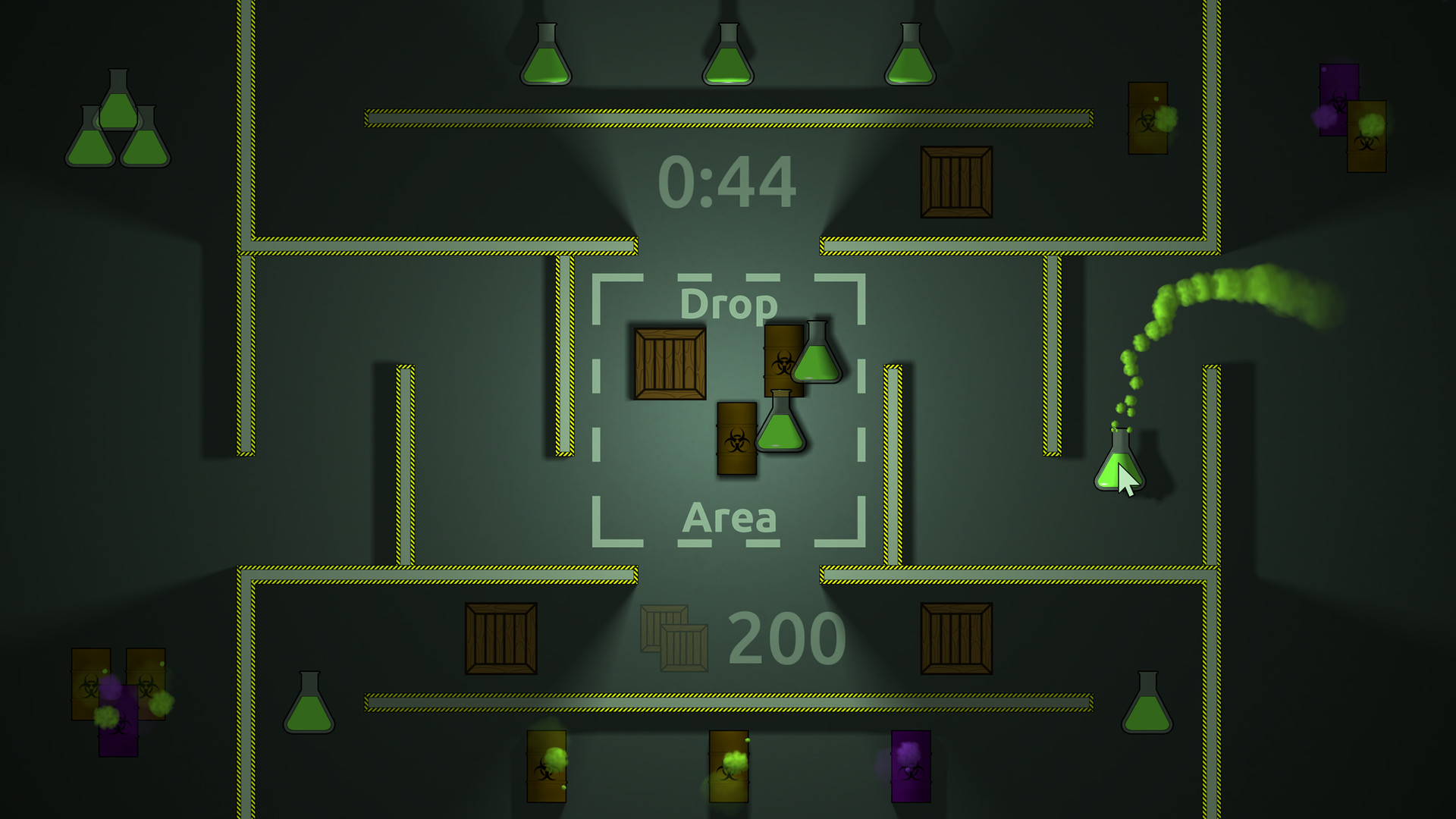Pick up the flask at the bottom left
This screenshot has width=1456, height=819.
[309, 713]
